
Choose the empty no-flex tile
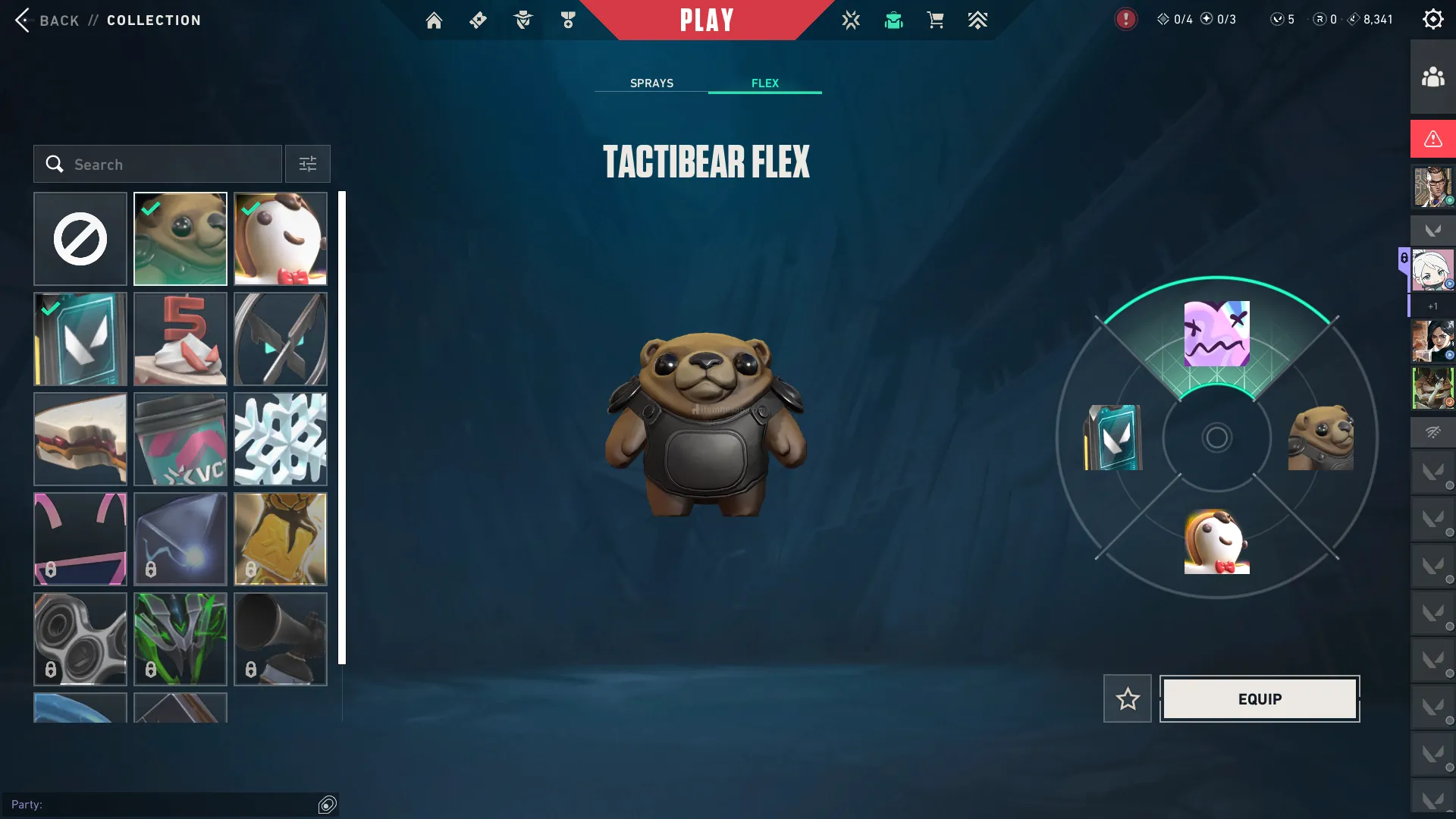(80, 239)
